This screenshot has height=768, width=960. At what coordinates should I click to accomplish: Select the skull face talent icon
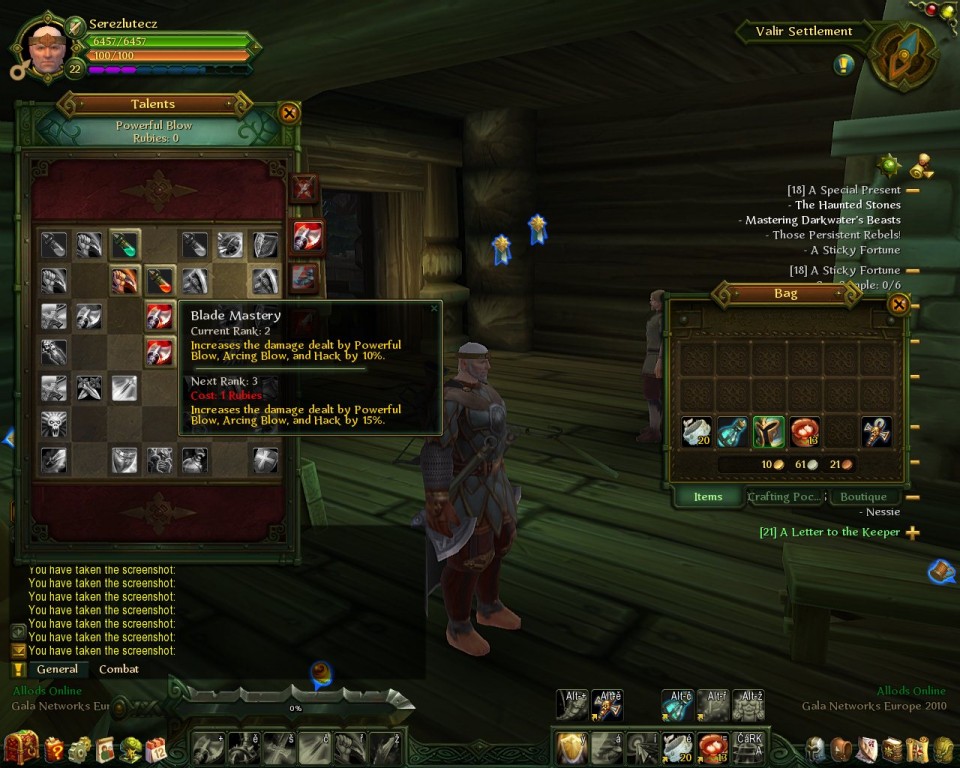click(54, 424)
